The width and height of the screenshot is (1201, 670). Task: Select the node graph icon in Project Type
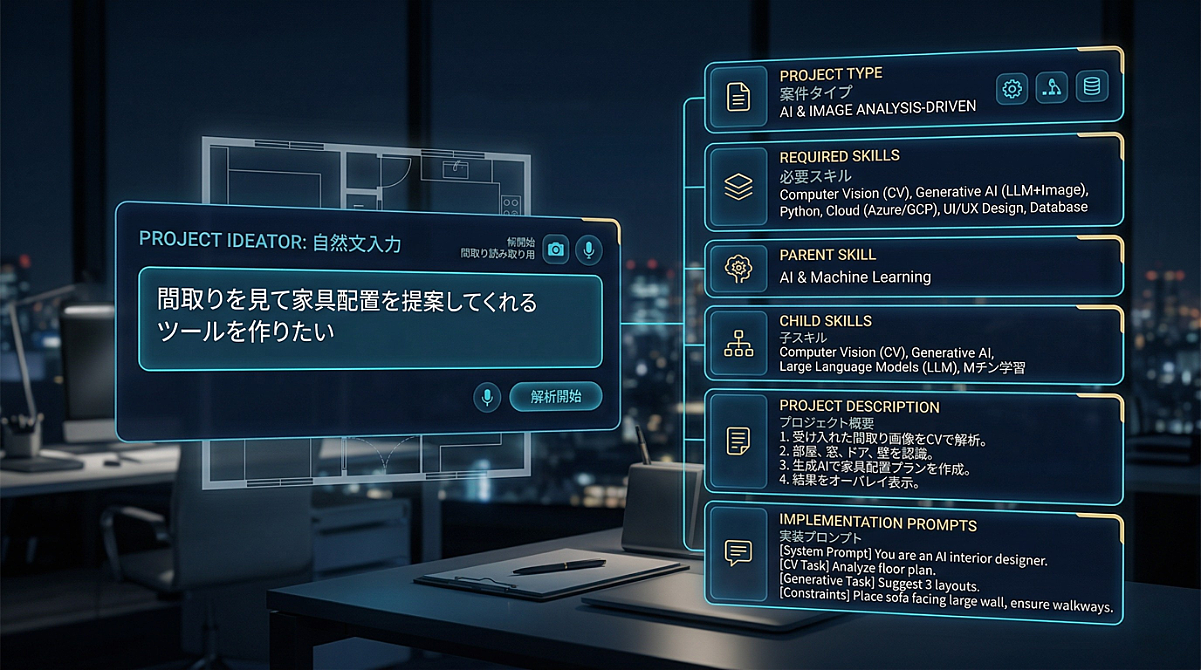(x=1050, y=89)
